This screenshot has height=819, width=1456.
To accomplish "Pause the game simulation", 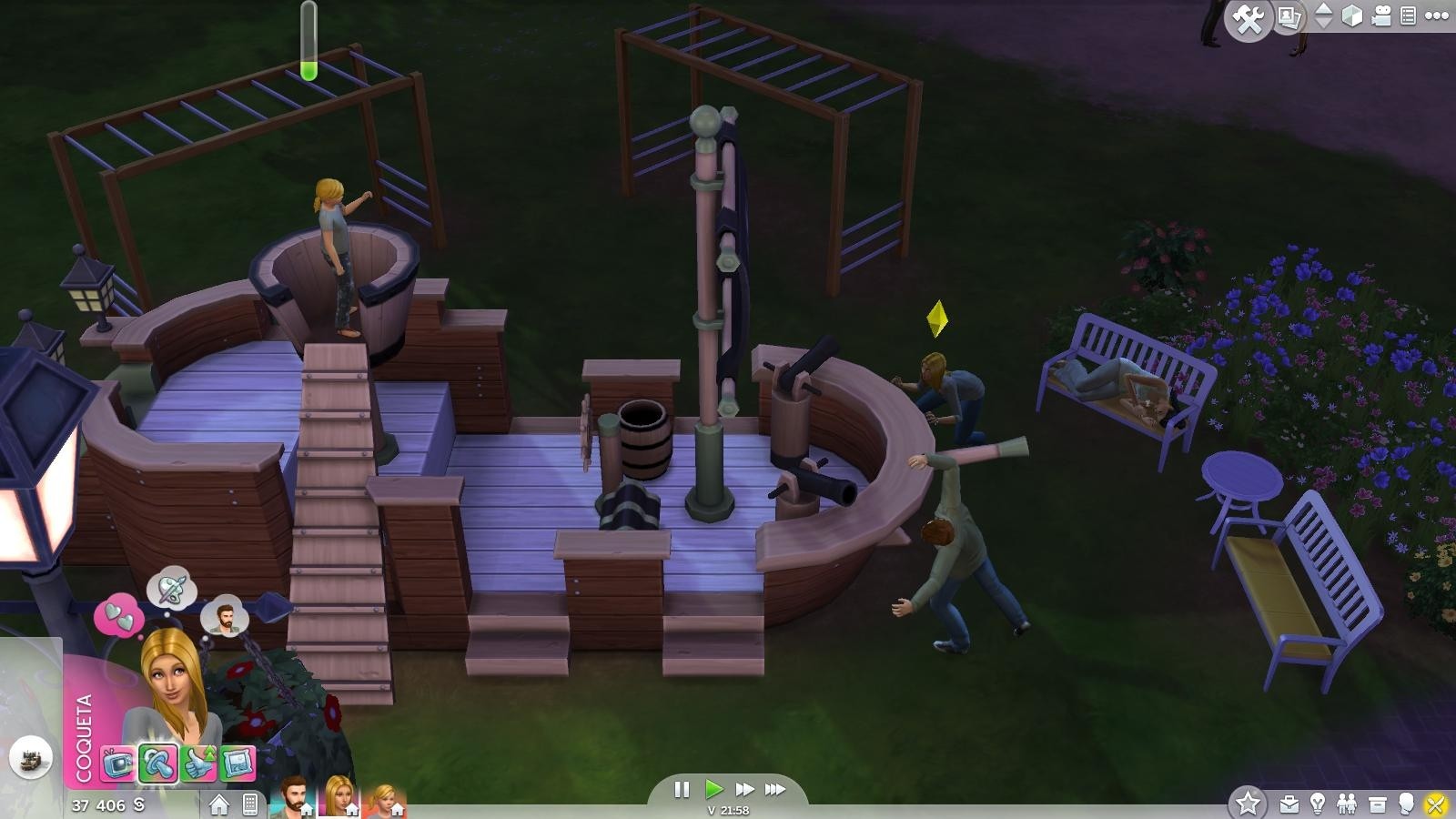I will click(x=682, y=790).
